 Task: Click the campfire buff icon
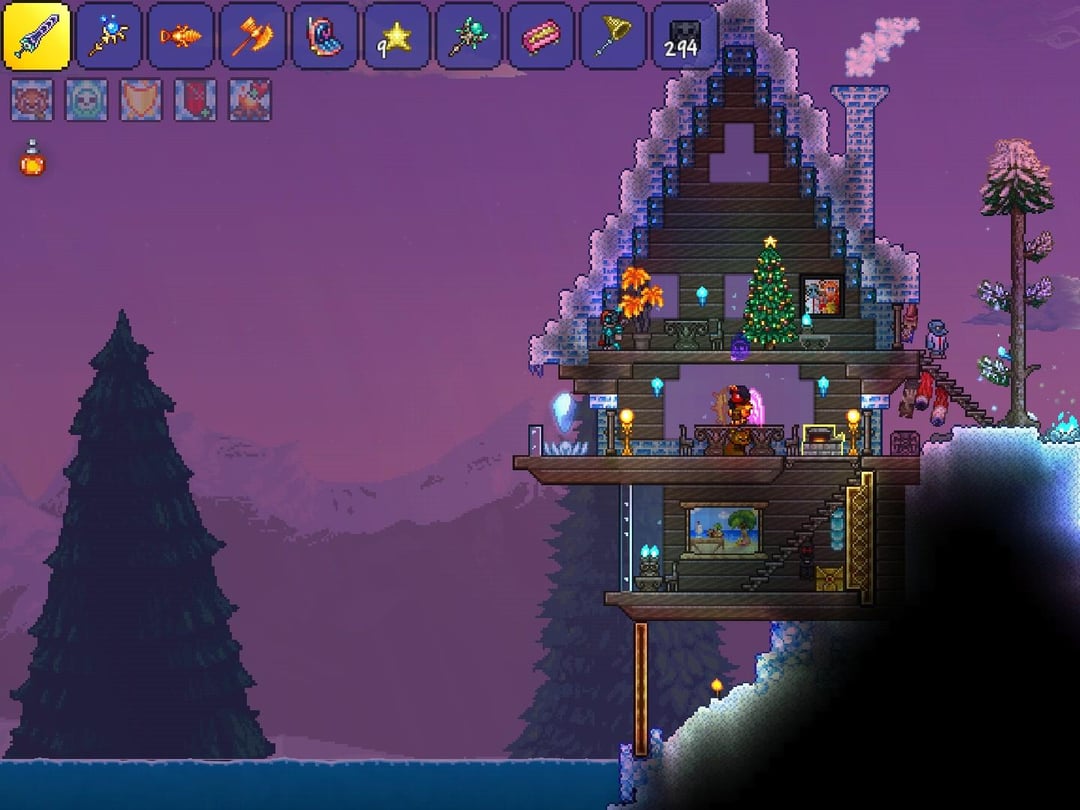click(x=249, y=101)
